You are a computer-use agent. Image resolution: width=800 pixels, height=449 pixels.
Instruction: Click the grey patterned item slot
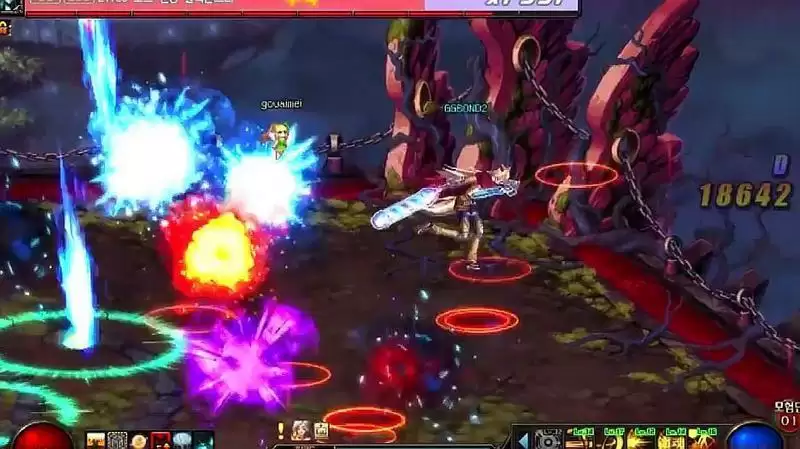(117, 440)
